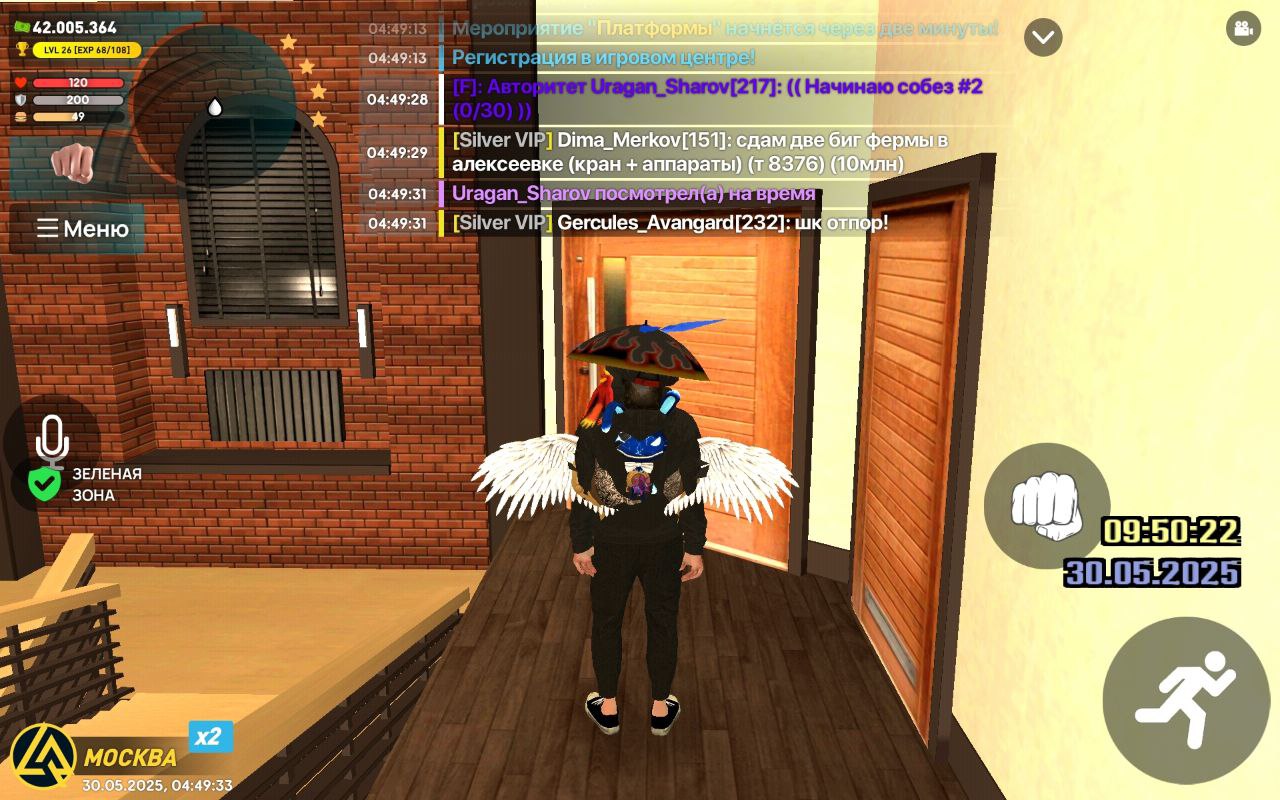The image size is (1280, 800).
Task: Tap the shield armor icon
Action: coord(20,99)
